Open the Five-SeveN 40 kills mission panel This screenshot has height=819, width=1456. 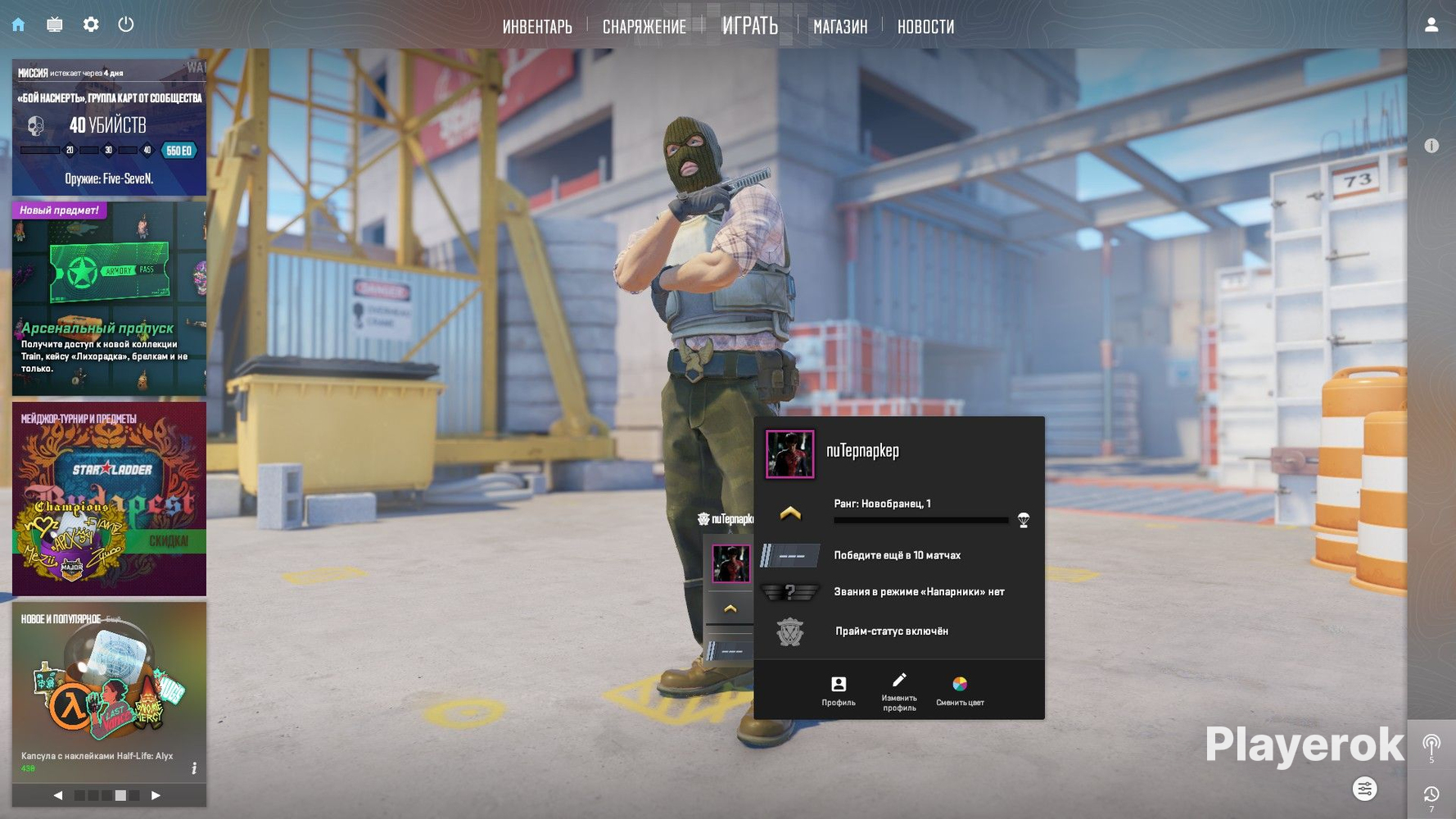point(109,127)
